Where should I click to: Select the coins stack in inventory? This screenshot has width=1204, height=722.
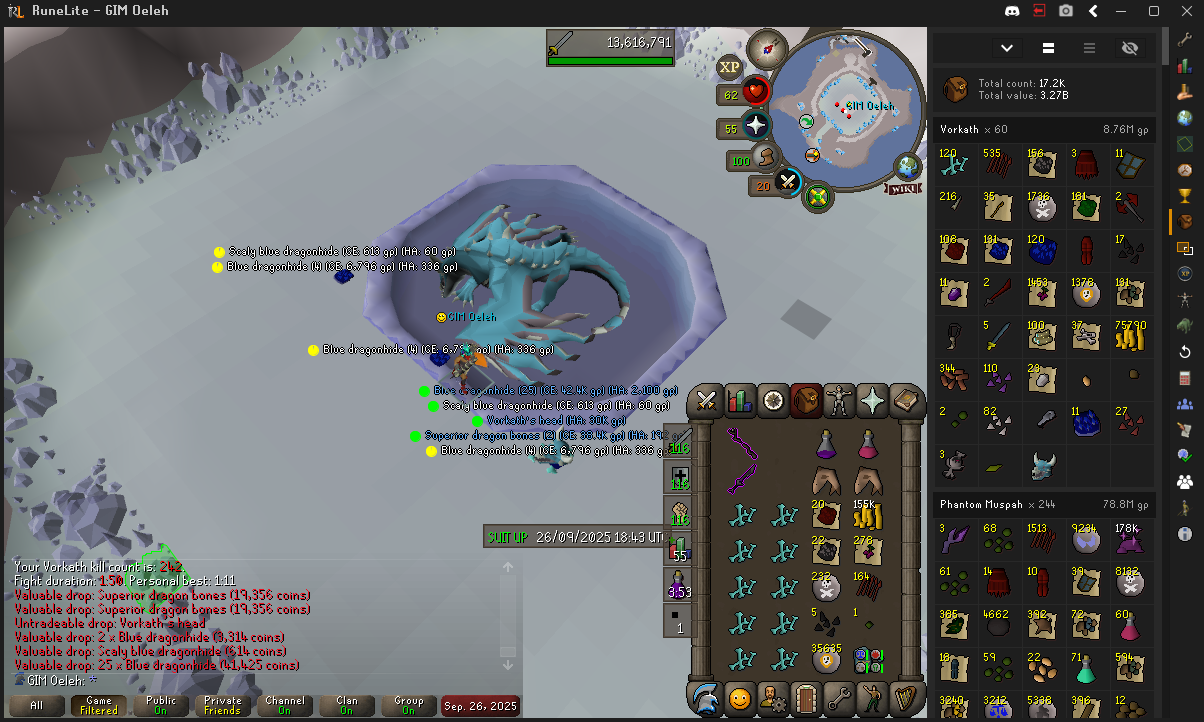[x=866, y=517]
